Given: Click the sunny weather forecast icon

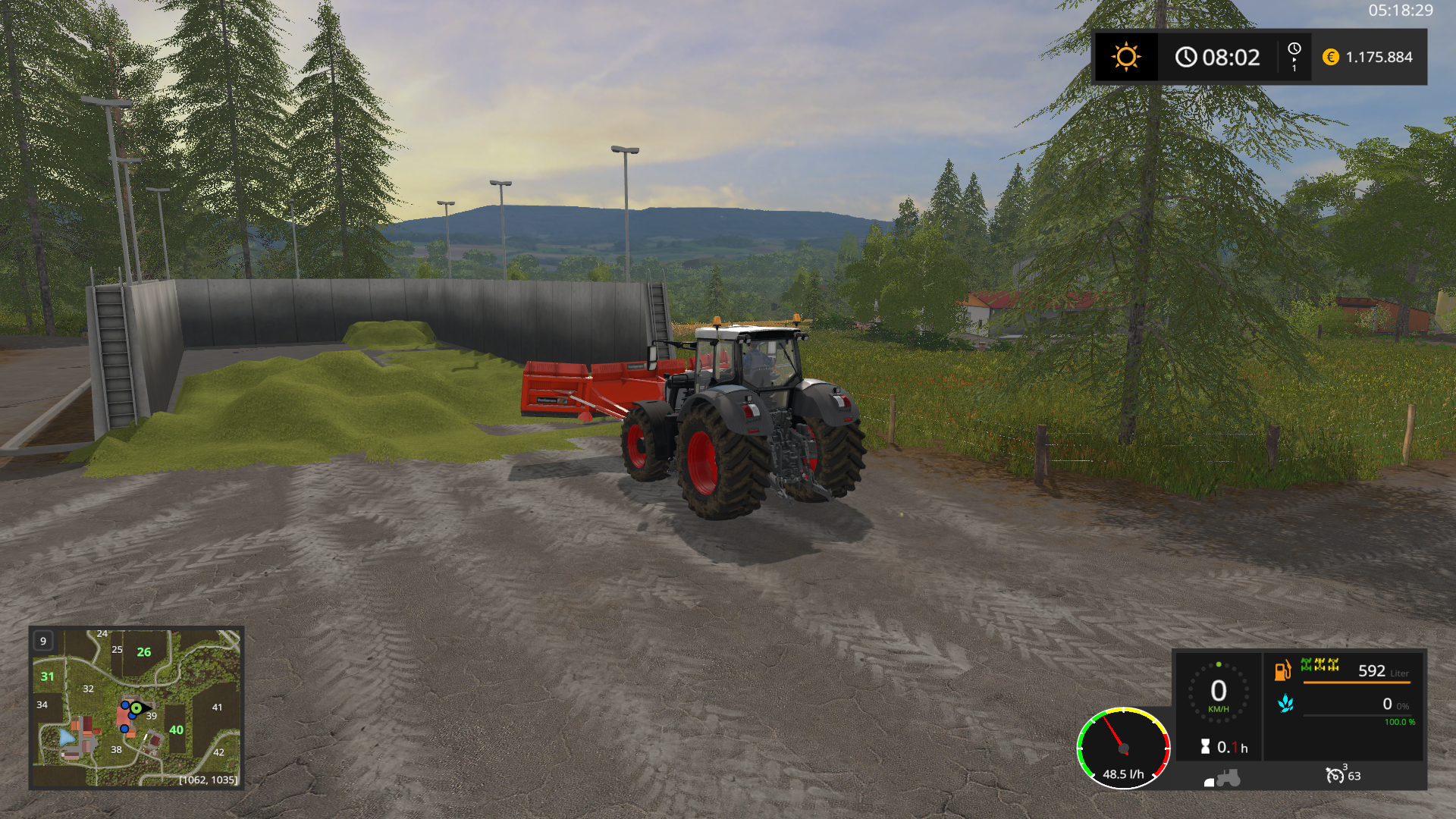Looking at the screenshot, I should (x=1125, y=57).
